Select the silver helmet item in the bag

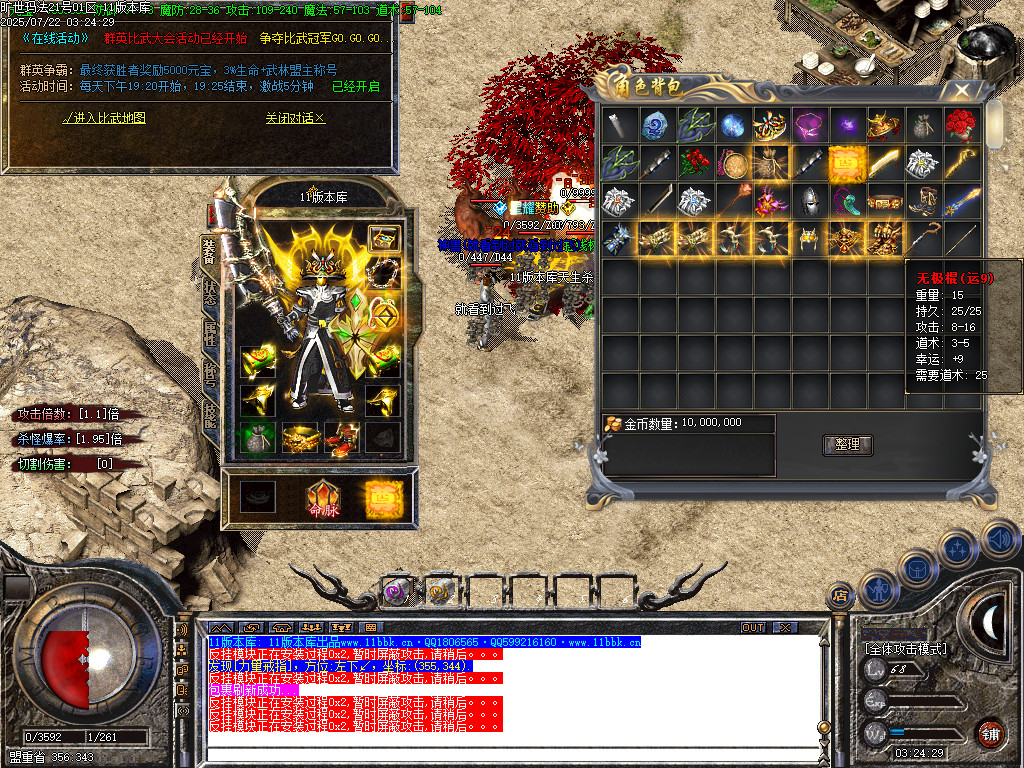tap(808, 201)
